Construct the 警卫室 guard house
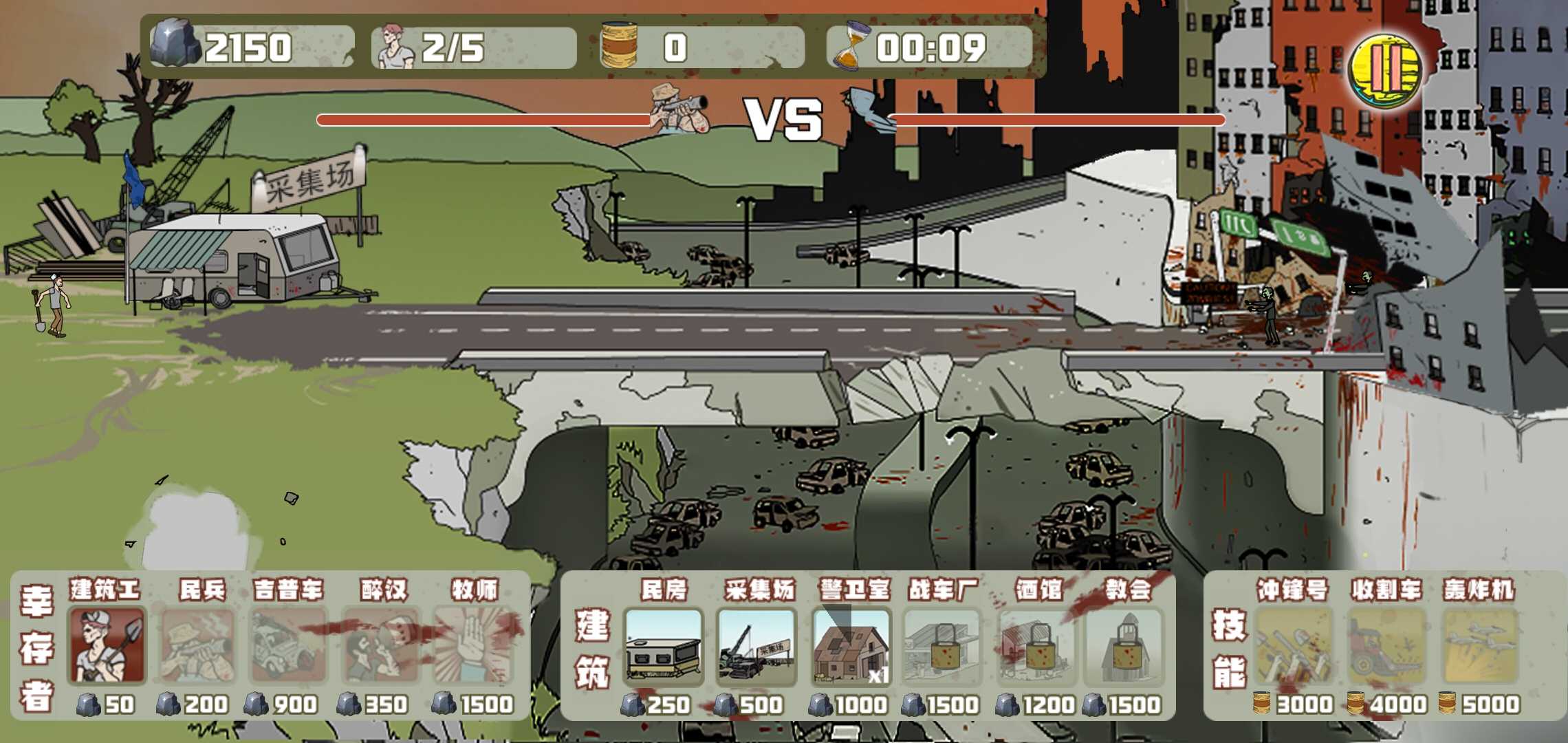 [851, 647]
